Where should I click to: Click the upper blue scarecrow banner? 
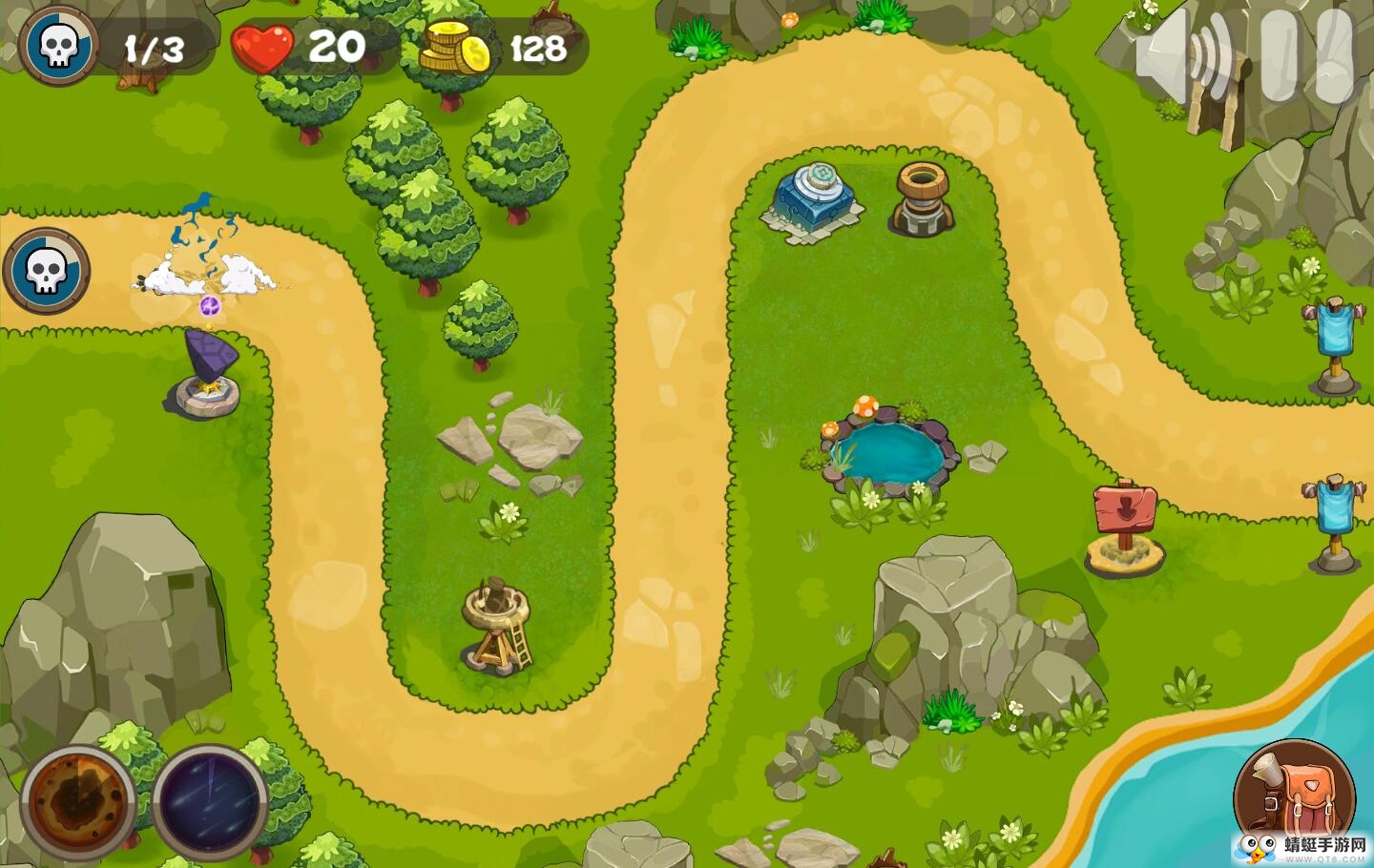tap(1332, 329)
